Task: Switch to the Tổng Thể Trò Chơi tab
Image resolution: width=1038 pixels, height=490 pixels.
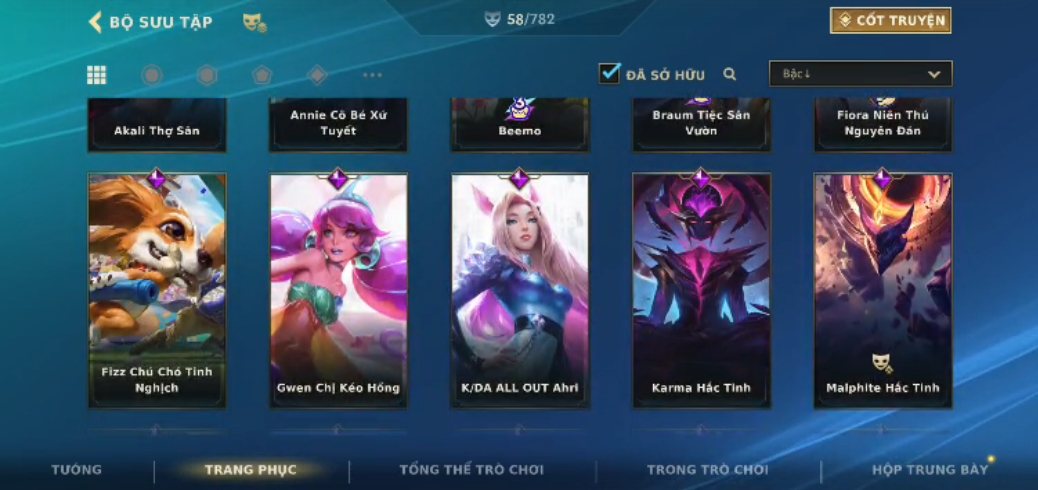Action: [471, 470]
